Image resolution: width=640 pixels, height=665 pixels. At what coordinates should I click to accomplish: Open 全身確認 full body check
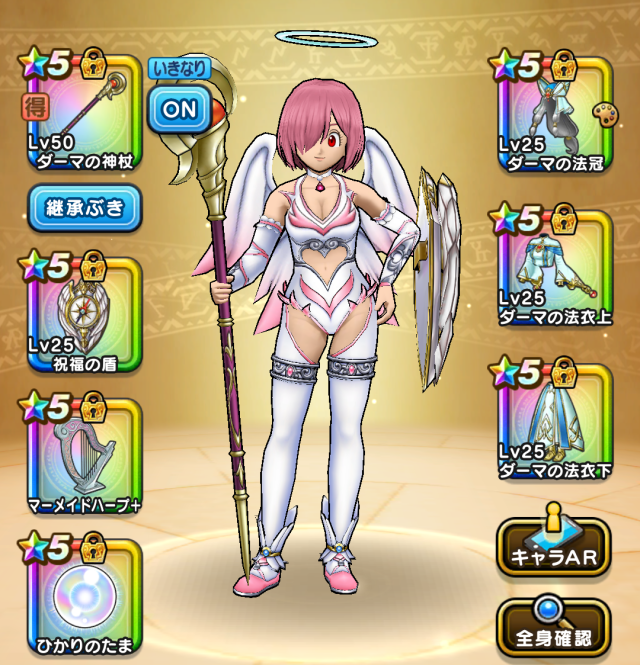pos(553,625)
